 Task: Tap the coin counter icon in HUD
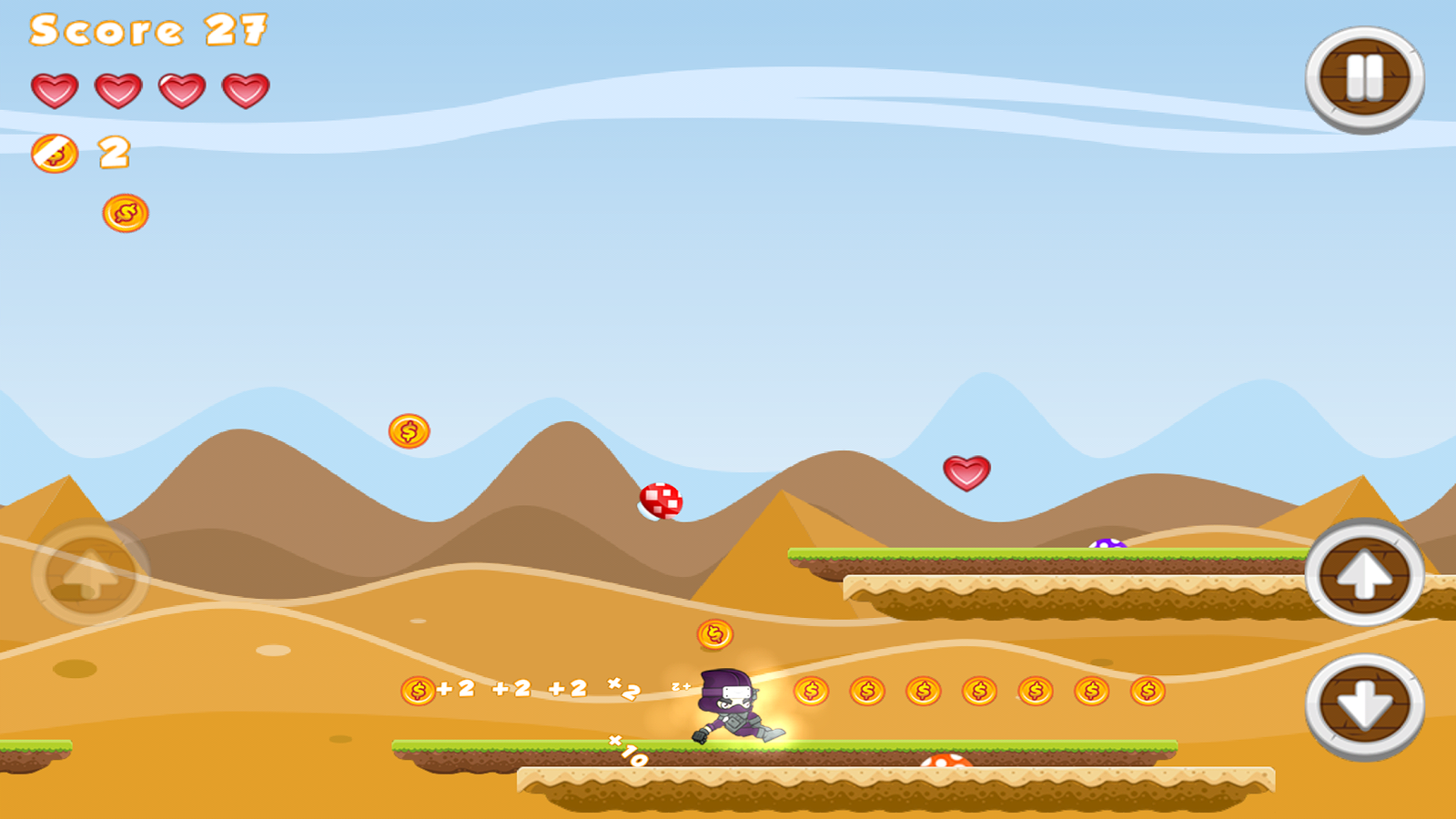pos(55,153)
